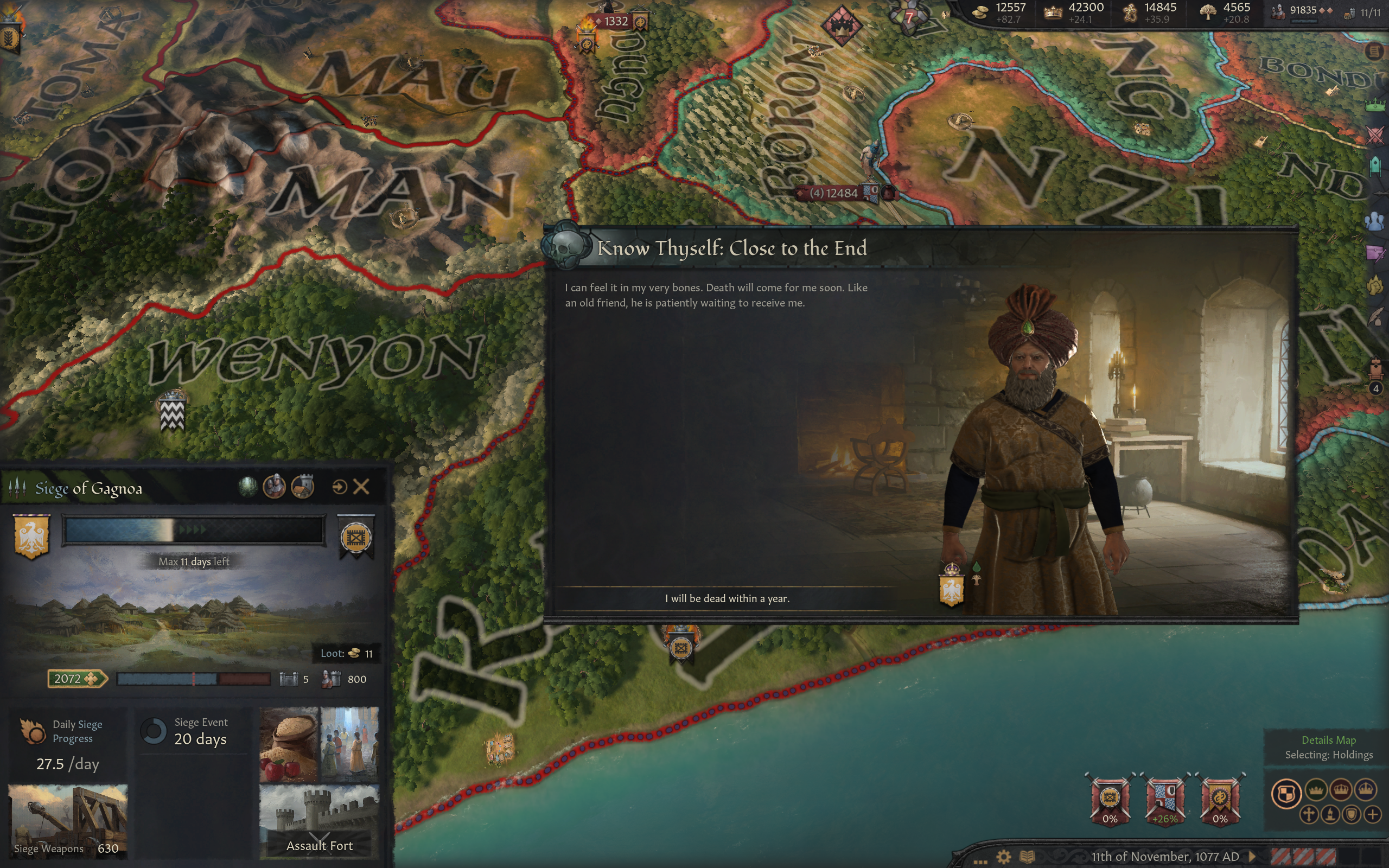The height and width of the screenshot is (868, 1389).
Task: Close the Siege of Gagnoa panel
Action: 361,487
